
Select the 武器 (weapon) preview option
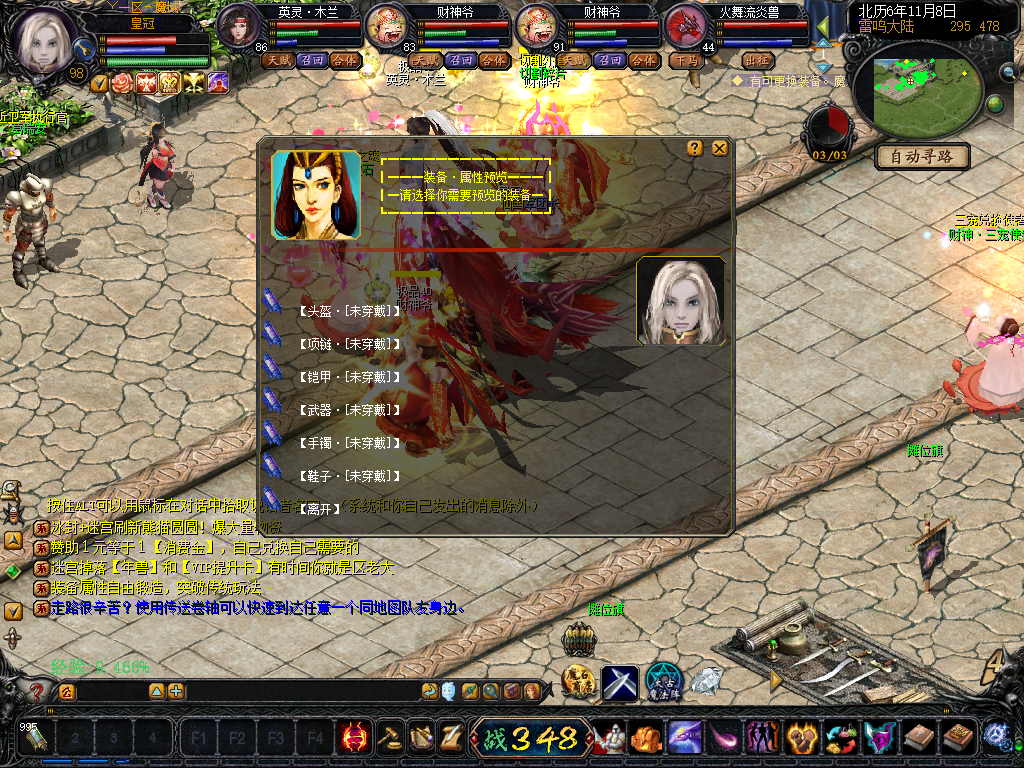click(x=349, y=410)
